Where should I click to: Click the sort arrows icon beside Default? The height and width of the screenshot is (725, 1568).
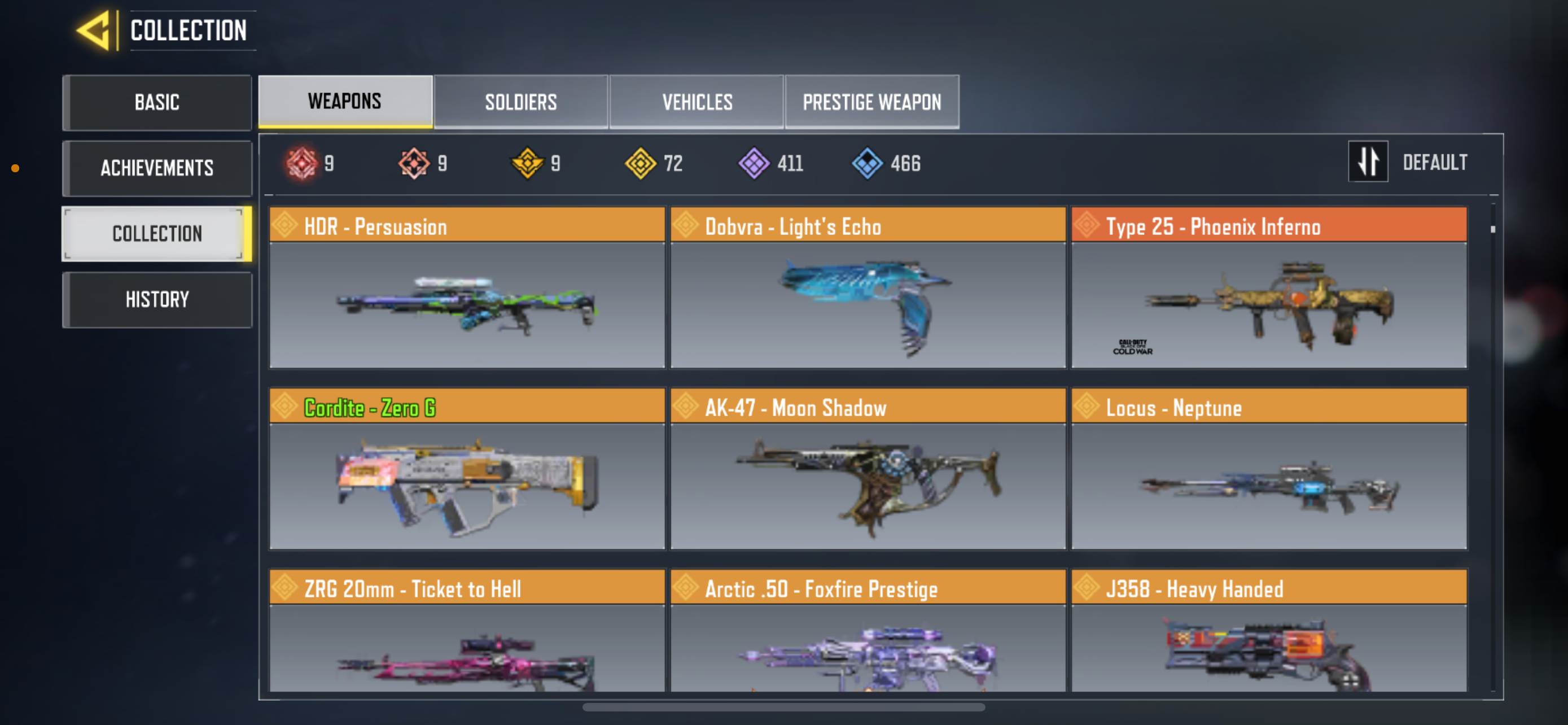pos(1368,161)
